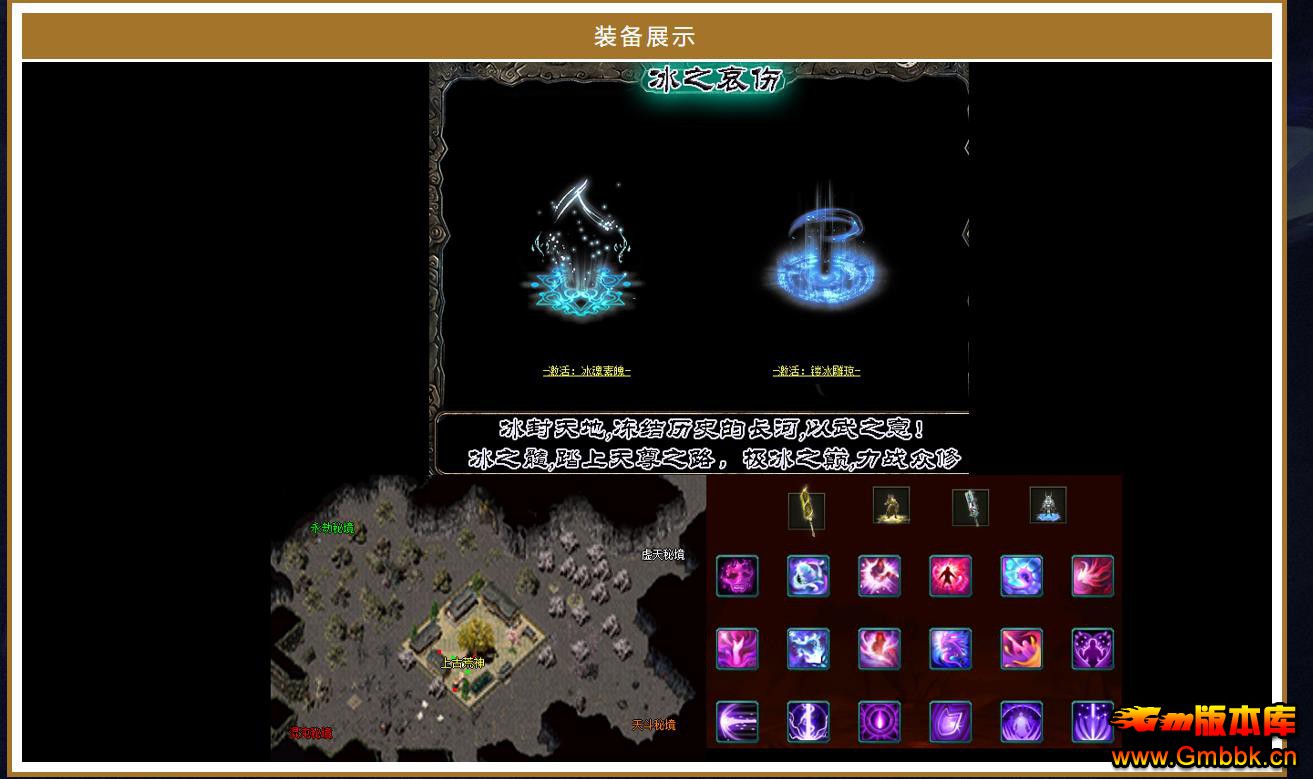1313x779 pixels.
Task: Select the 上古荒神 marker on the map
Action: (x=463, y=662)
